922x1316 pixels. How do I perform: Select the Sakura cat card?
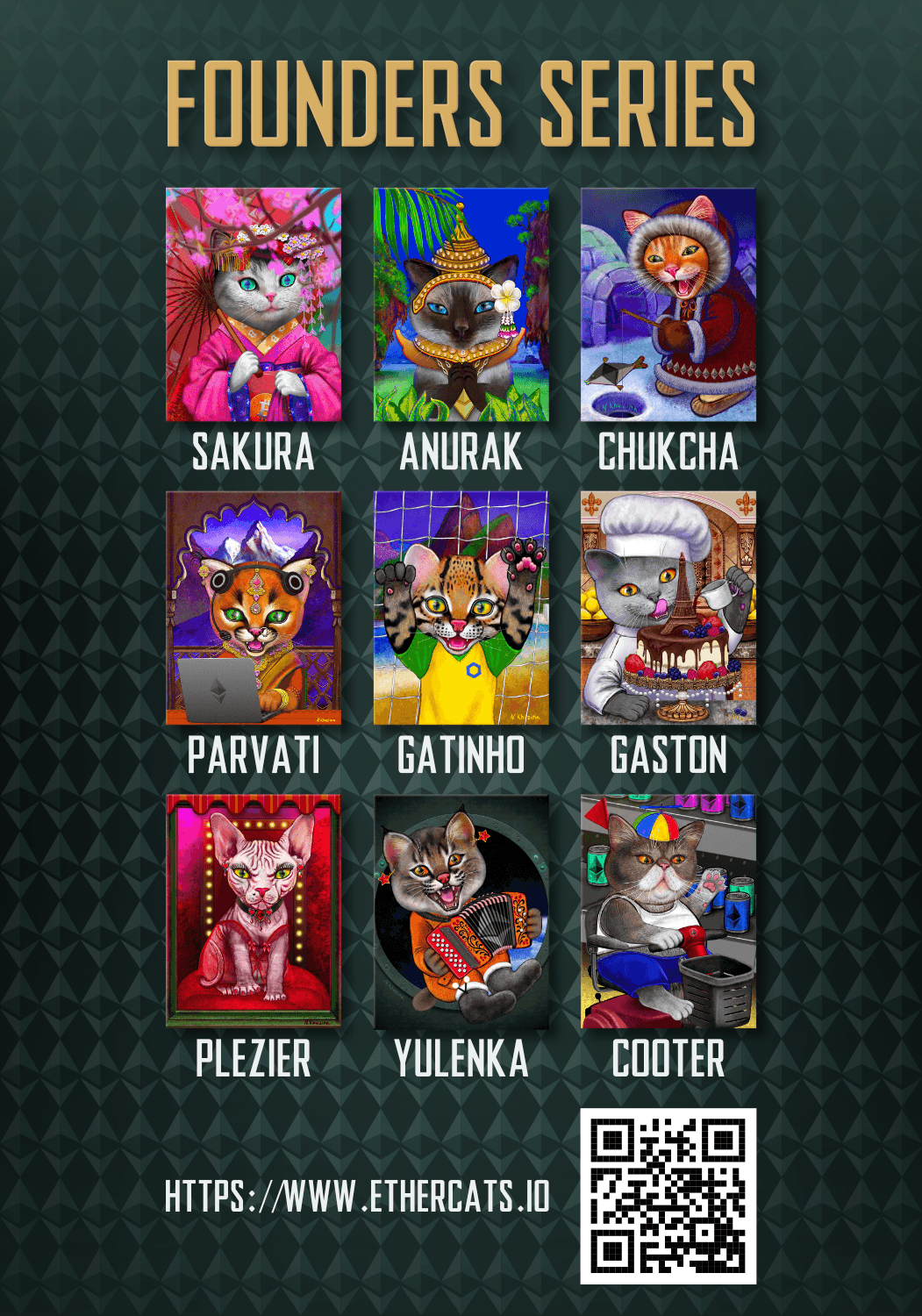[x=254, y=304]
